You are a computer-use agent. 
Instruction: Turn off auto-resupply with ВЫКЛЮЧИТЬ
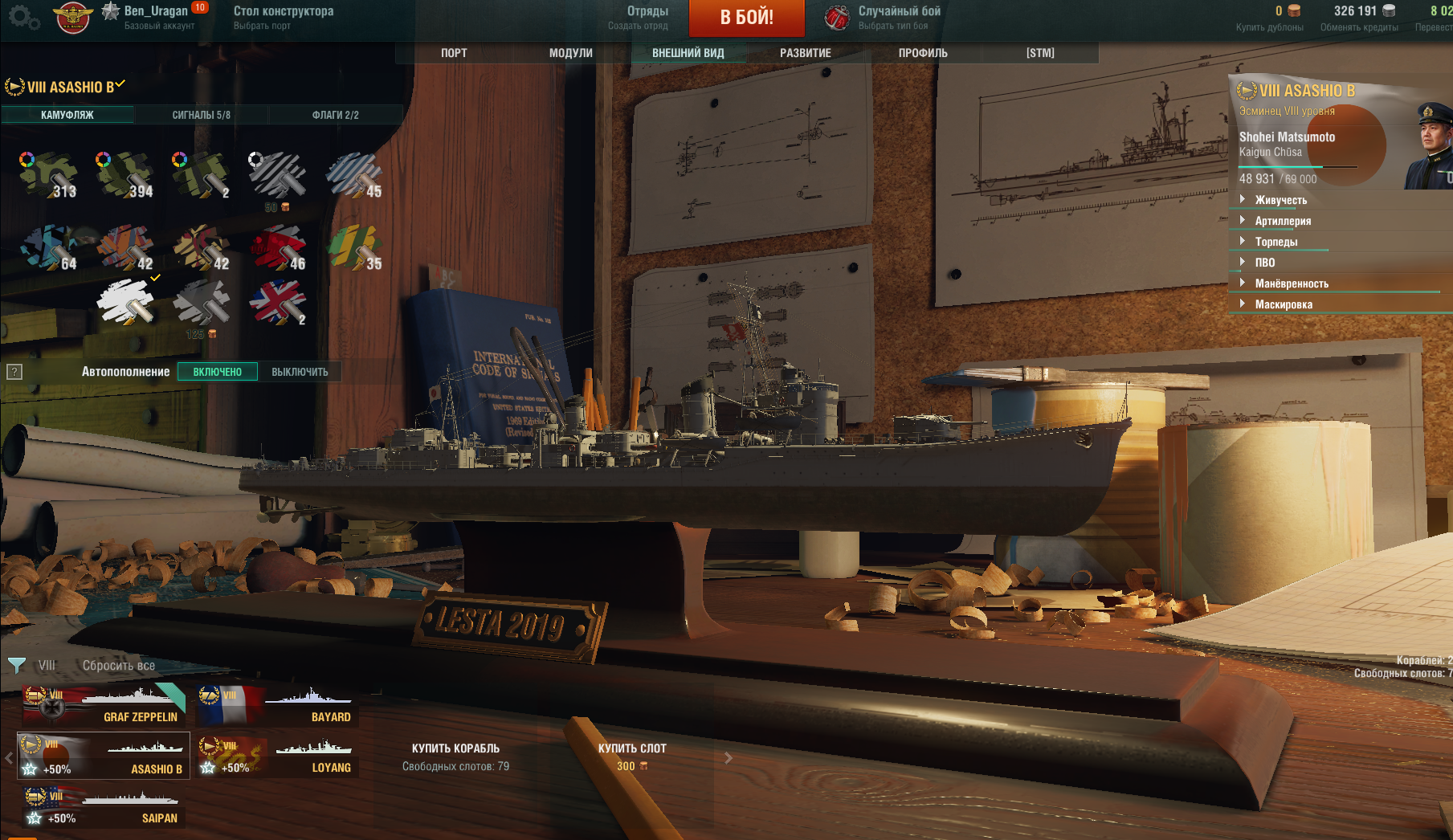click(300, 372)
